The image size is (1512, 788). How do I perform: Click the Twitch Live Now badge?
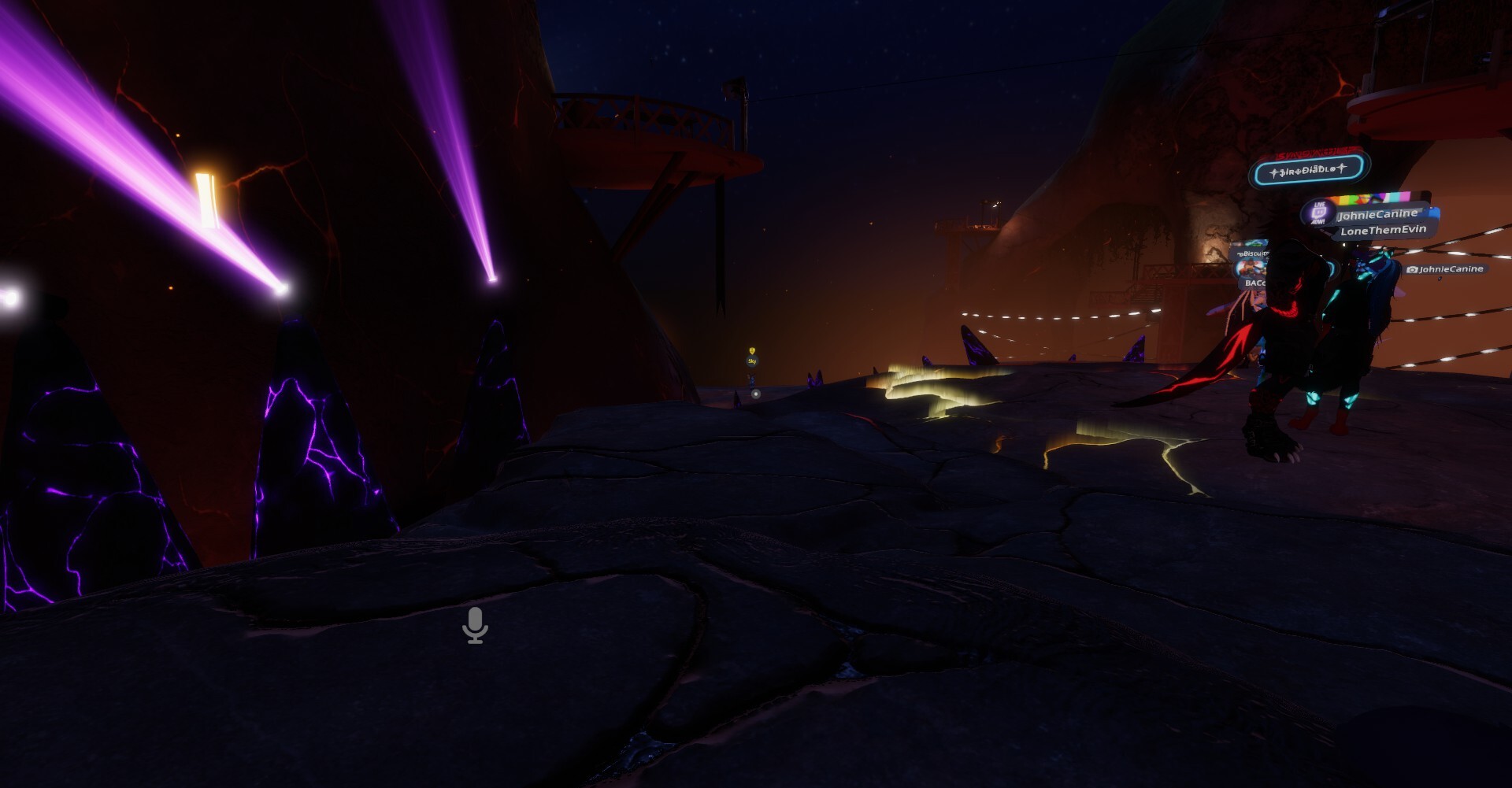1319,213
